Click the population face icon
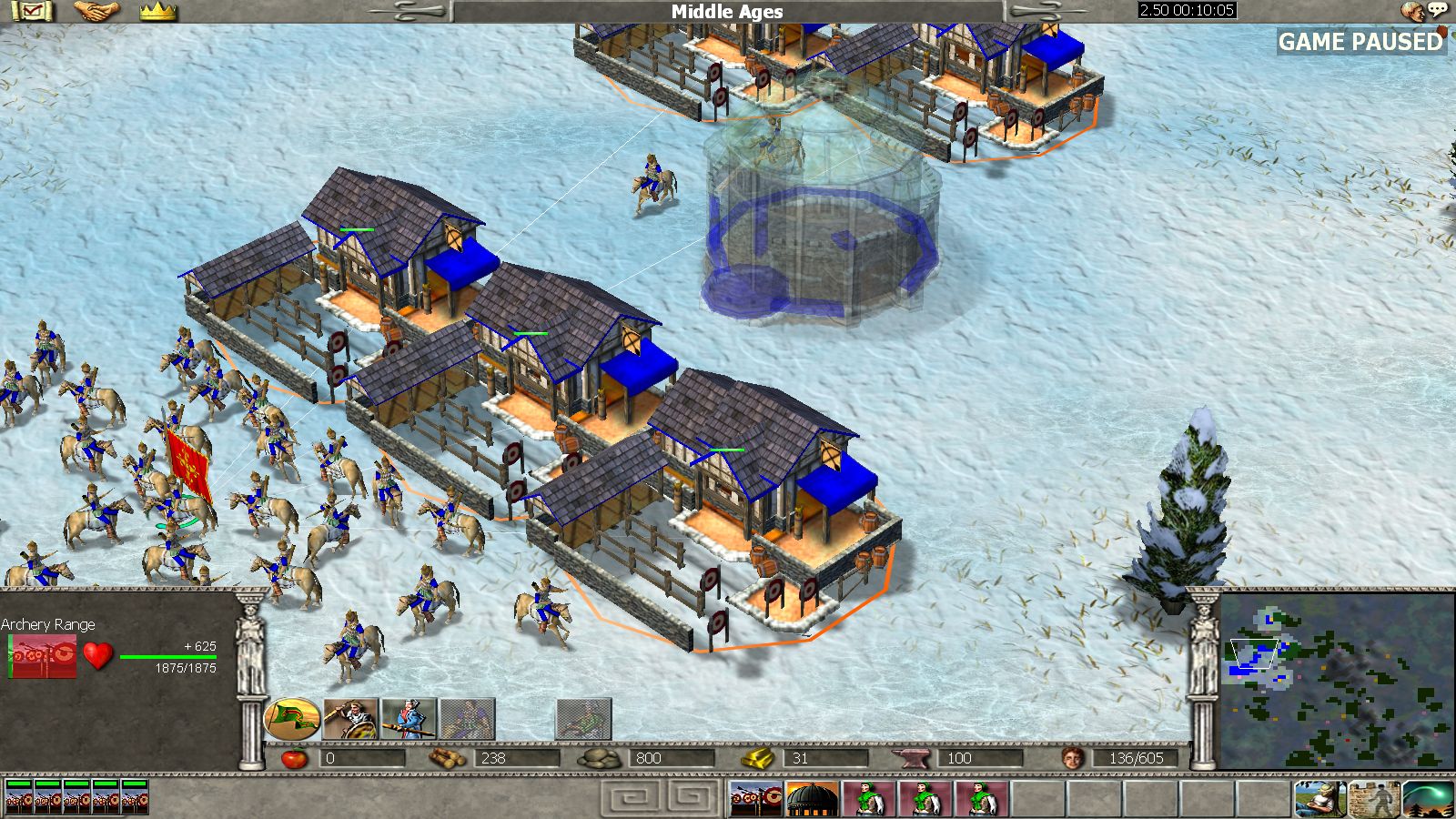 (x=1074, y=758)
